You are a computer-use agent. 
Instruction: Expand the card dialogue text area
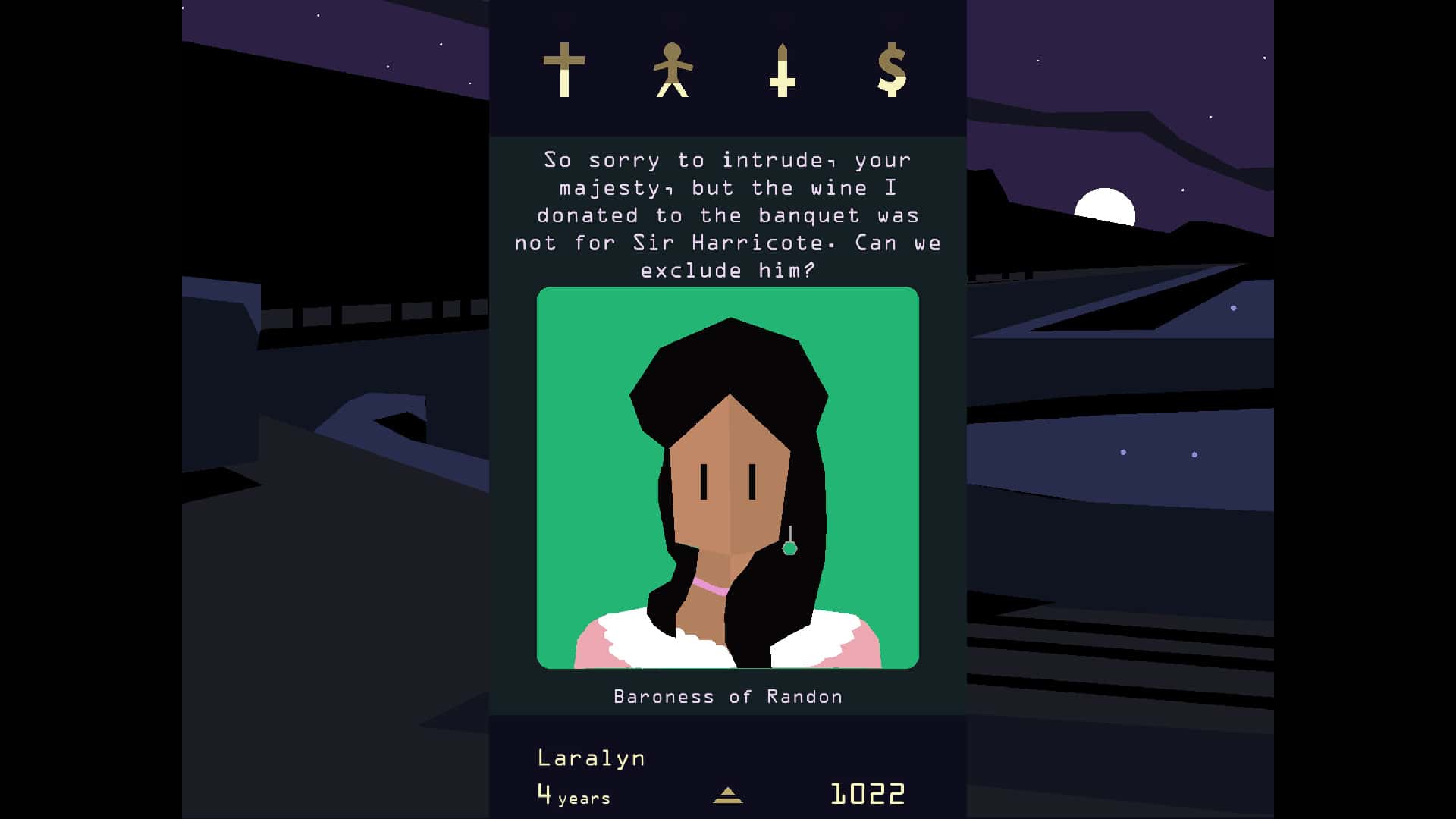point(728,215)
